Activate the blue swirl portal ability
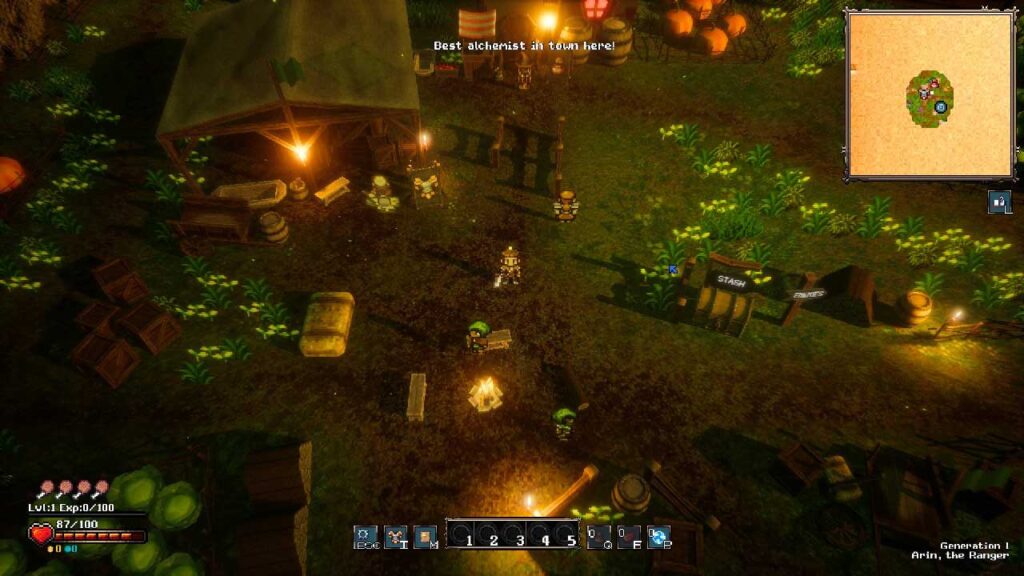 (x=659, y=537)
